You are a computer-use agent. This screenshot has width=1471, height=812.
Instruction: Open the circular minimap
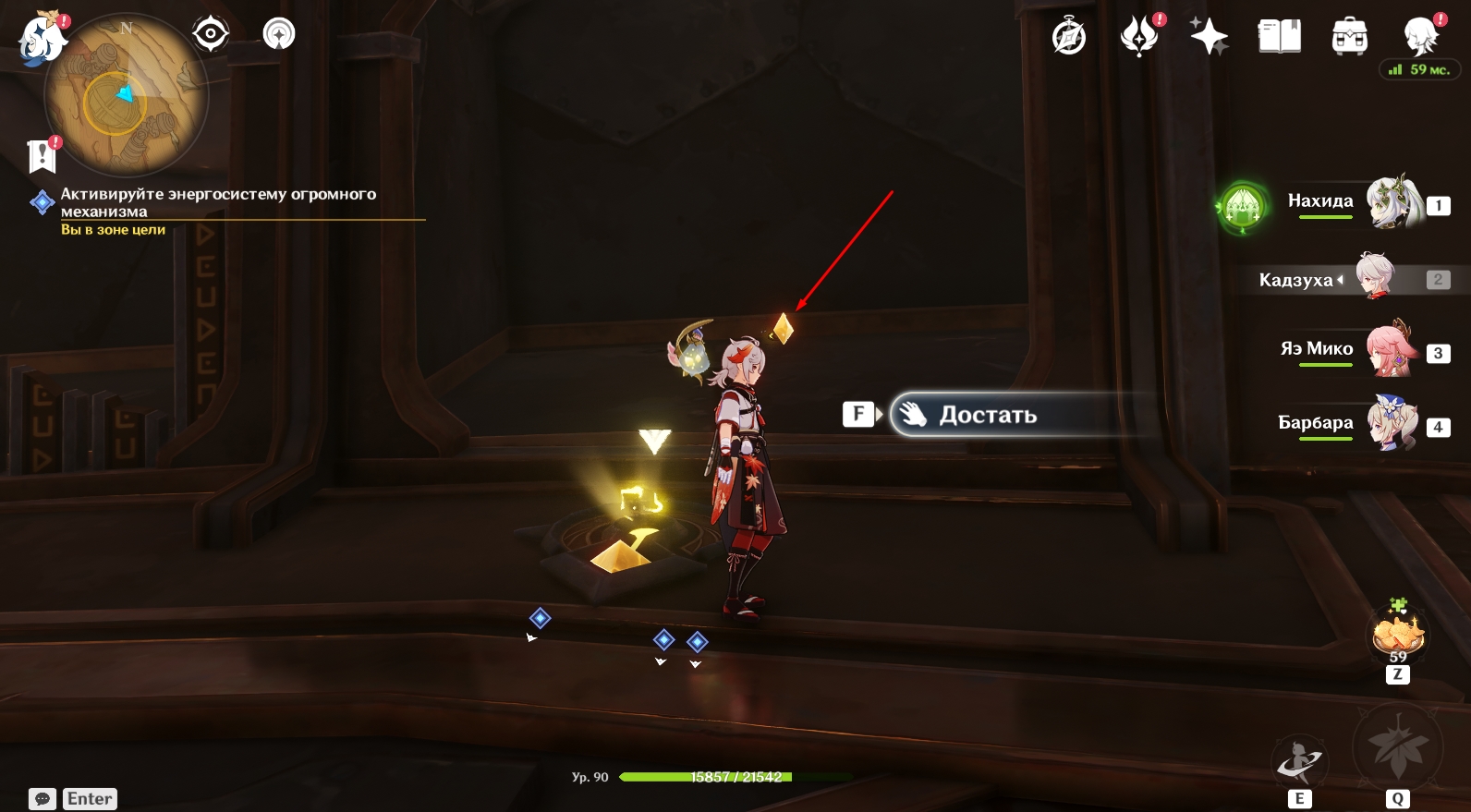click(127, 96)
